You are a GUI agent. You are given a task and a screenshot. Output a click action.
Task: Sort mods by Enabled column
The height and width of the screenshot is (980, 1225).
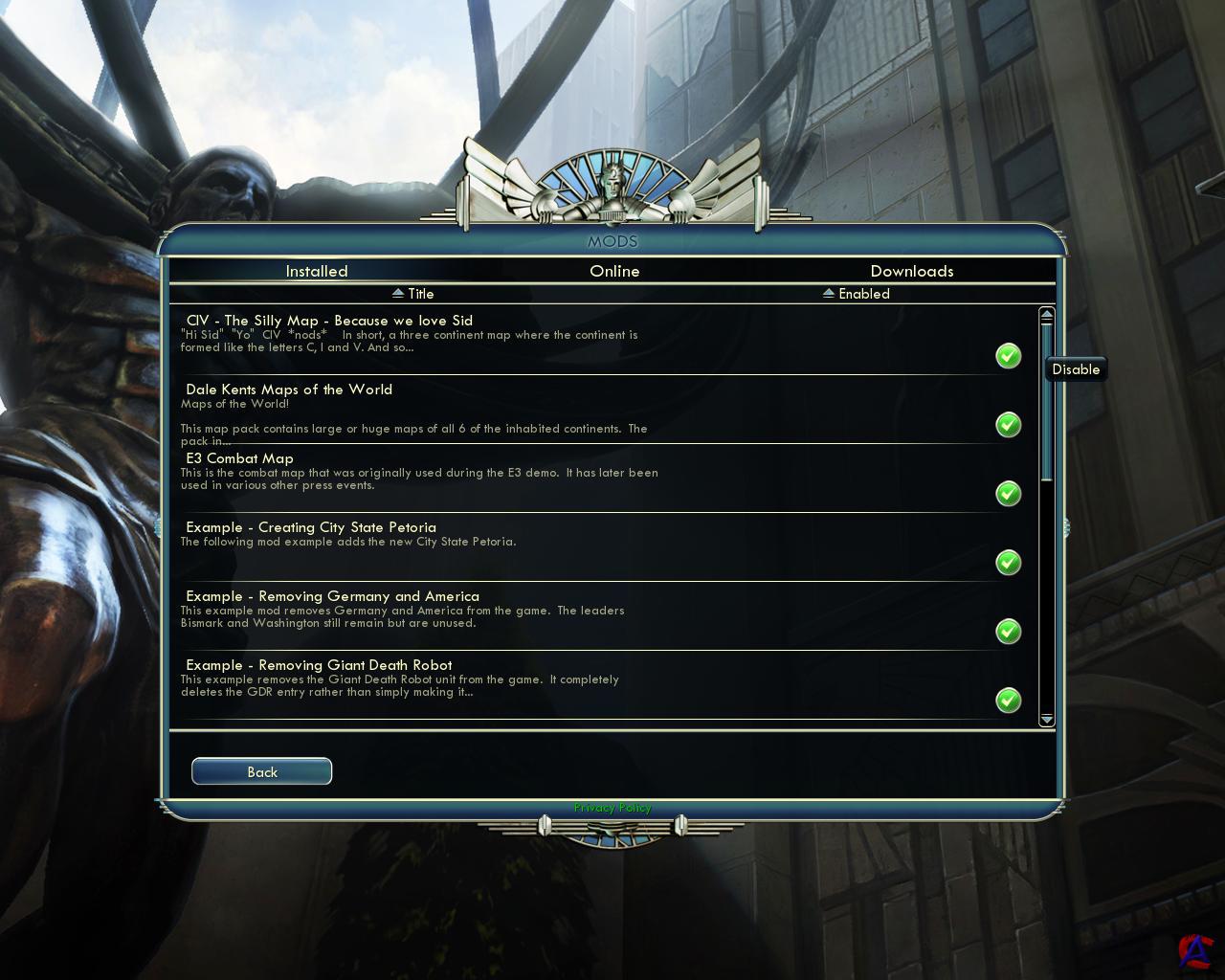click(x=857, y=294)
